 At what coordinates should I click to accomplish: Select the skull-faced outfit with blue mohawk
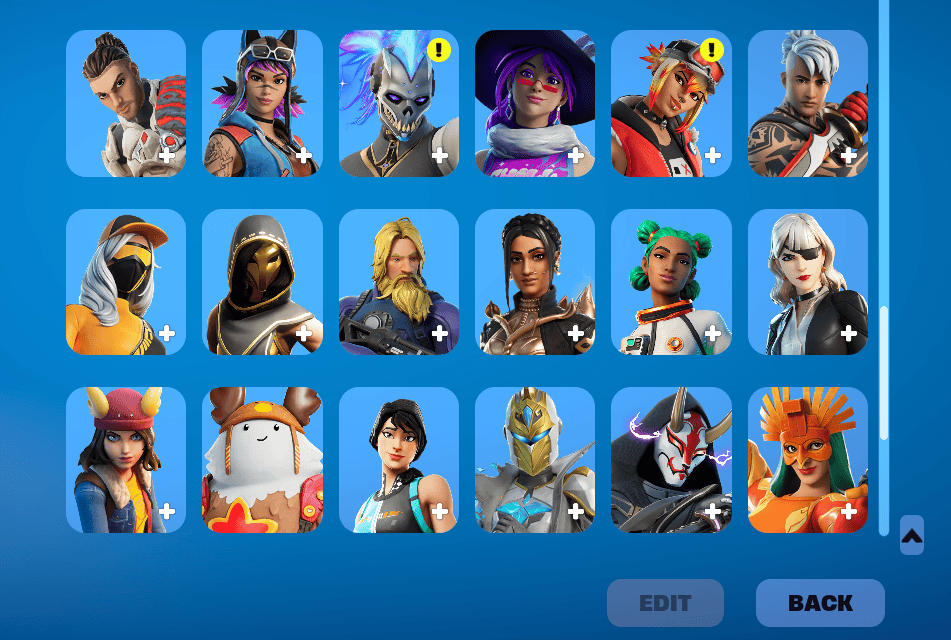pos(398,103)
